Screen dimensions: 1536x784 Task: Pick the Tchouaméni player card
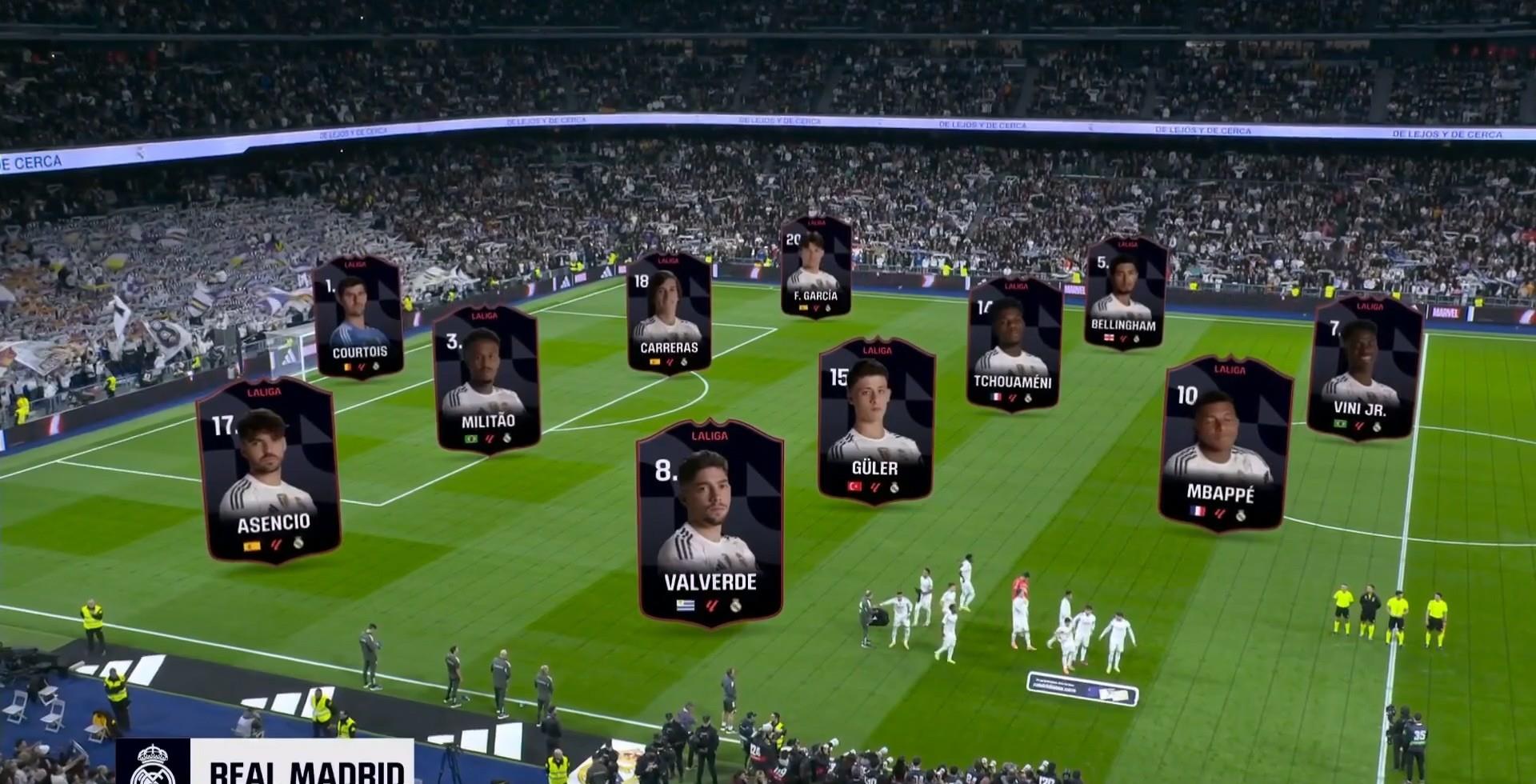click(1013, 344)
